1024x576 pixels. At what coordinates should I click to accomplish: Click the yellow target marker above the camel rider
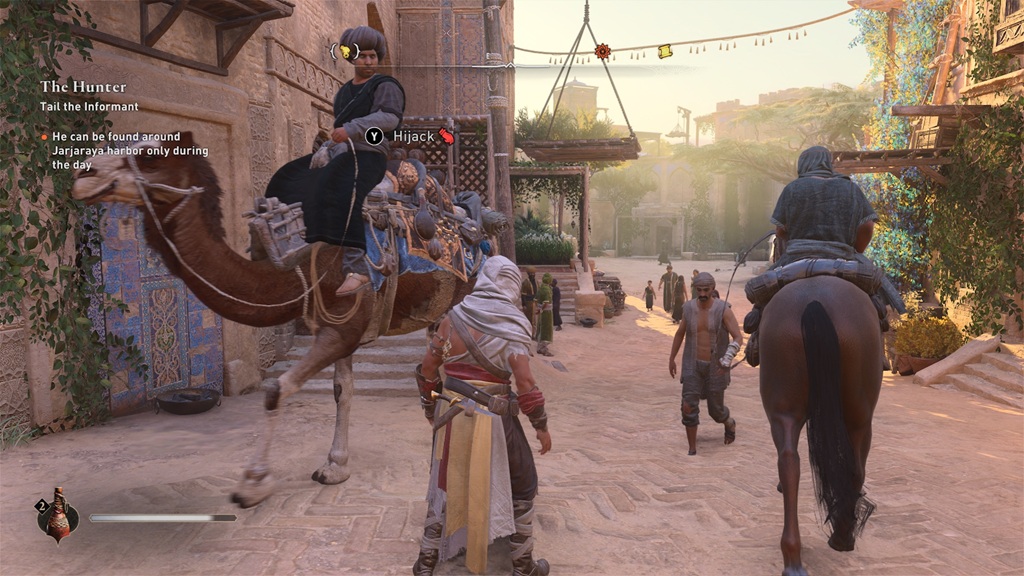(345, 51)
